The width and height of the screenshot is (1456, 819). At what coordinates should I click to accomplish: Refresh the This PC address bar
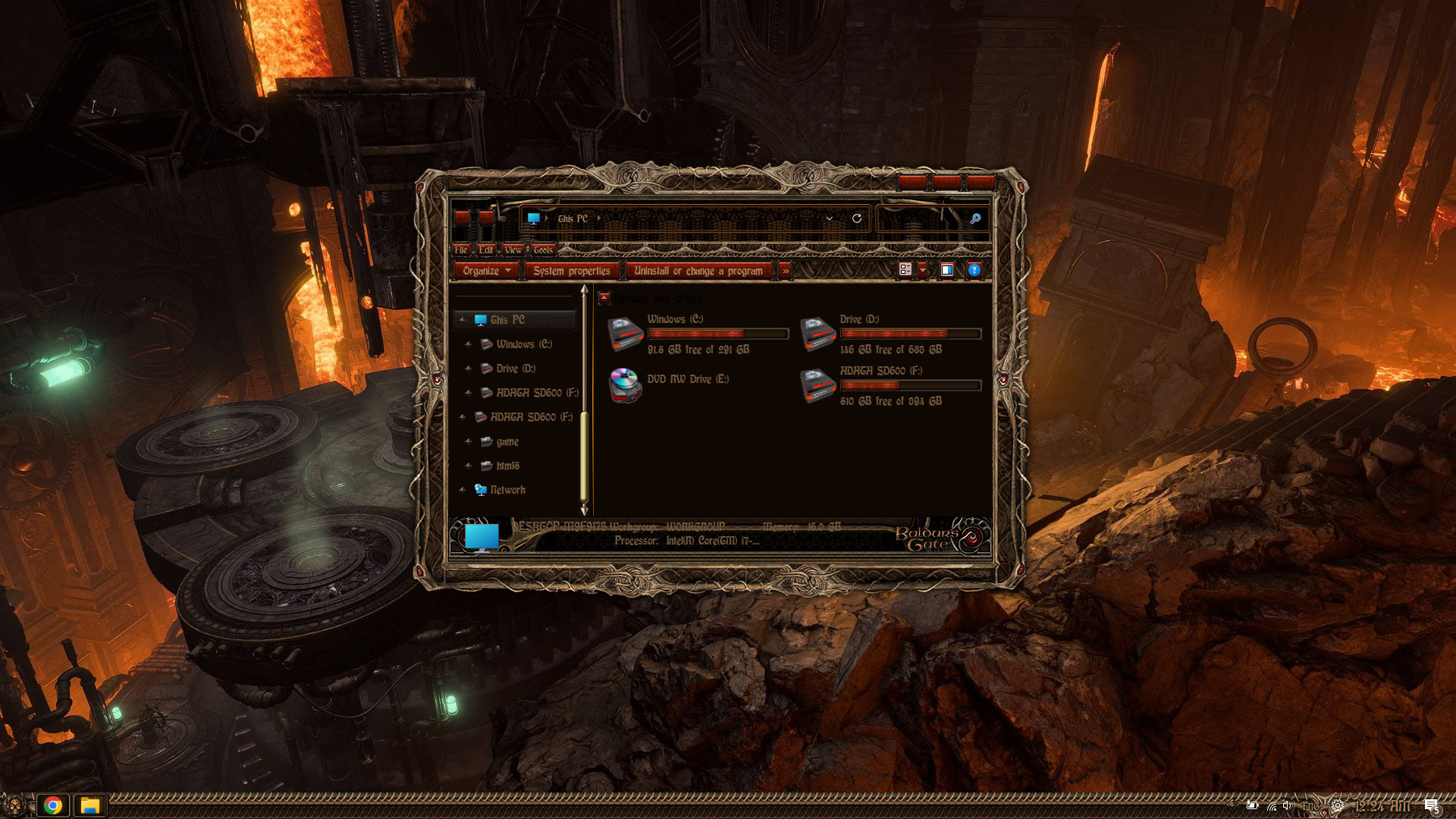coord(857,218)
